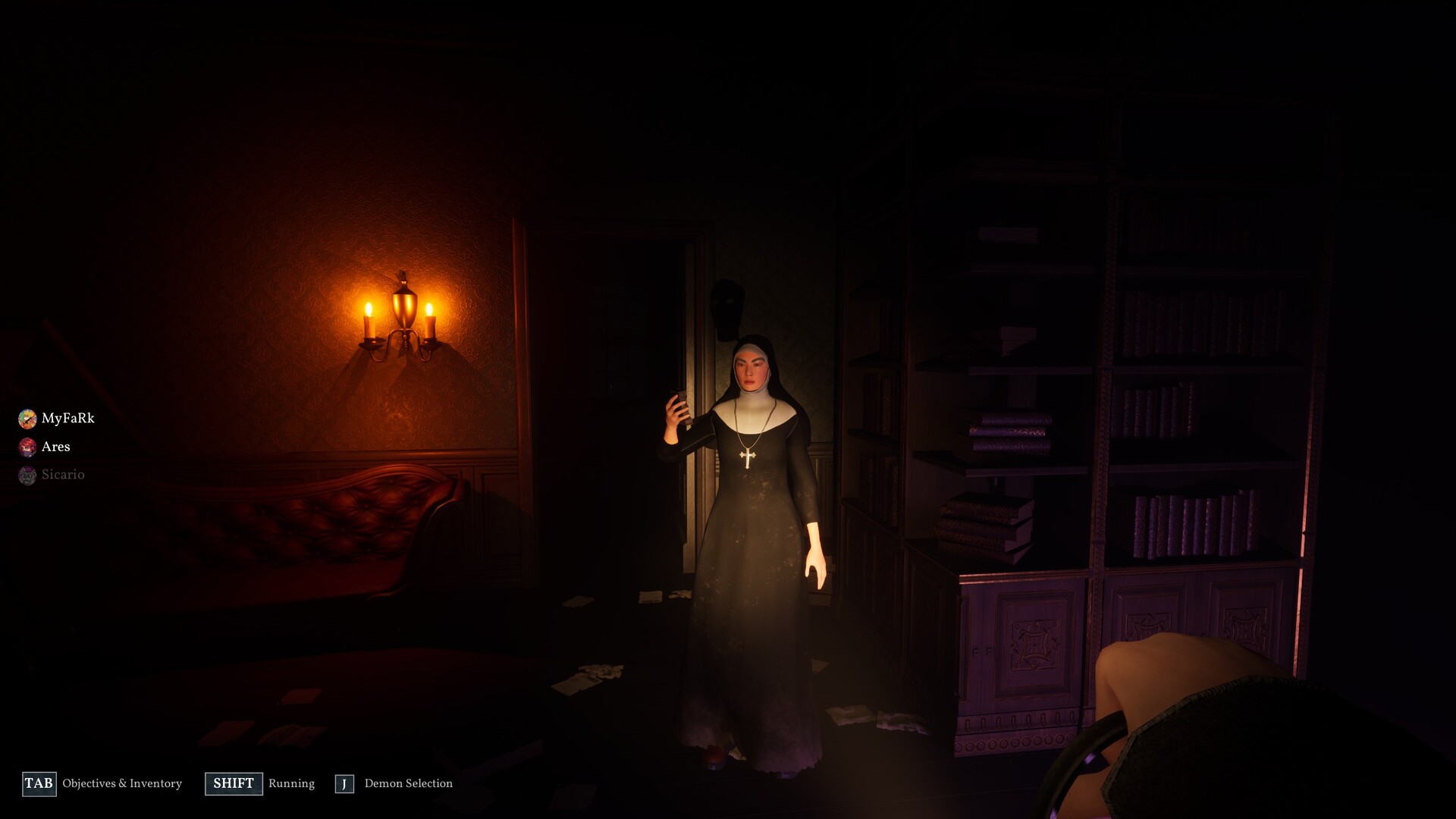Click the TAB keybind badge
1456x819 pixels.
click(x=39, y=783)
